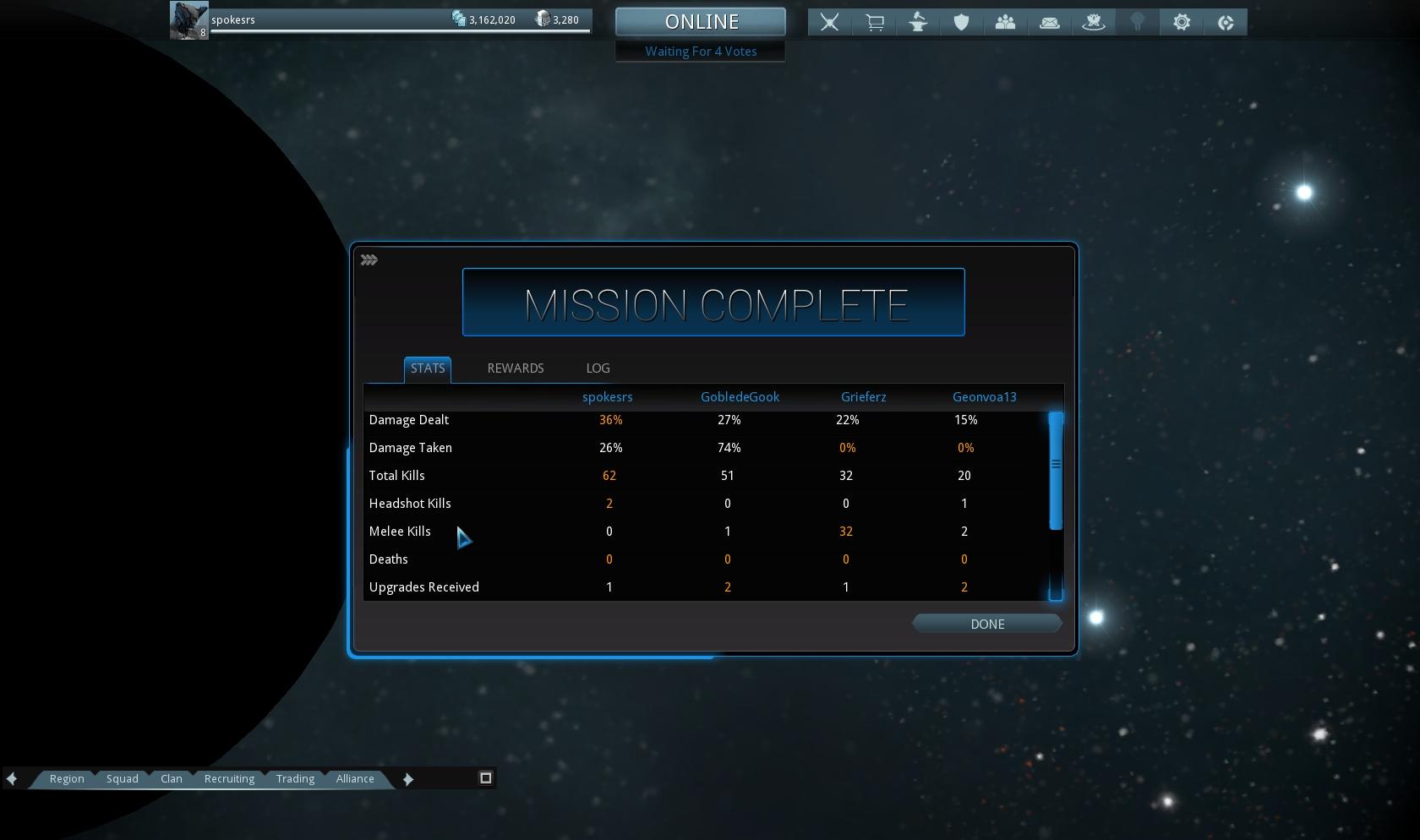Image resolution: width=1420 pixels, height=840 pixels.
Task: Switch to the Trading chat tab
Action: click(295, 778)
